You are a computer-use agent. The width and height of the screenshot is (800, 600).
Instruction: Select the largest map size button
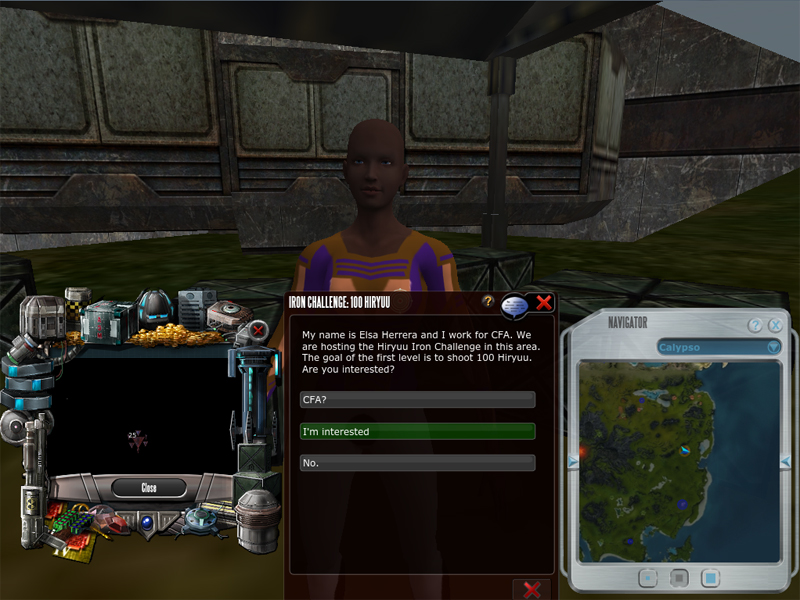tap(710, 577)
